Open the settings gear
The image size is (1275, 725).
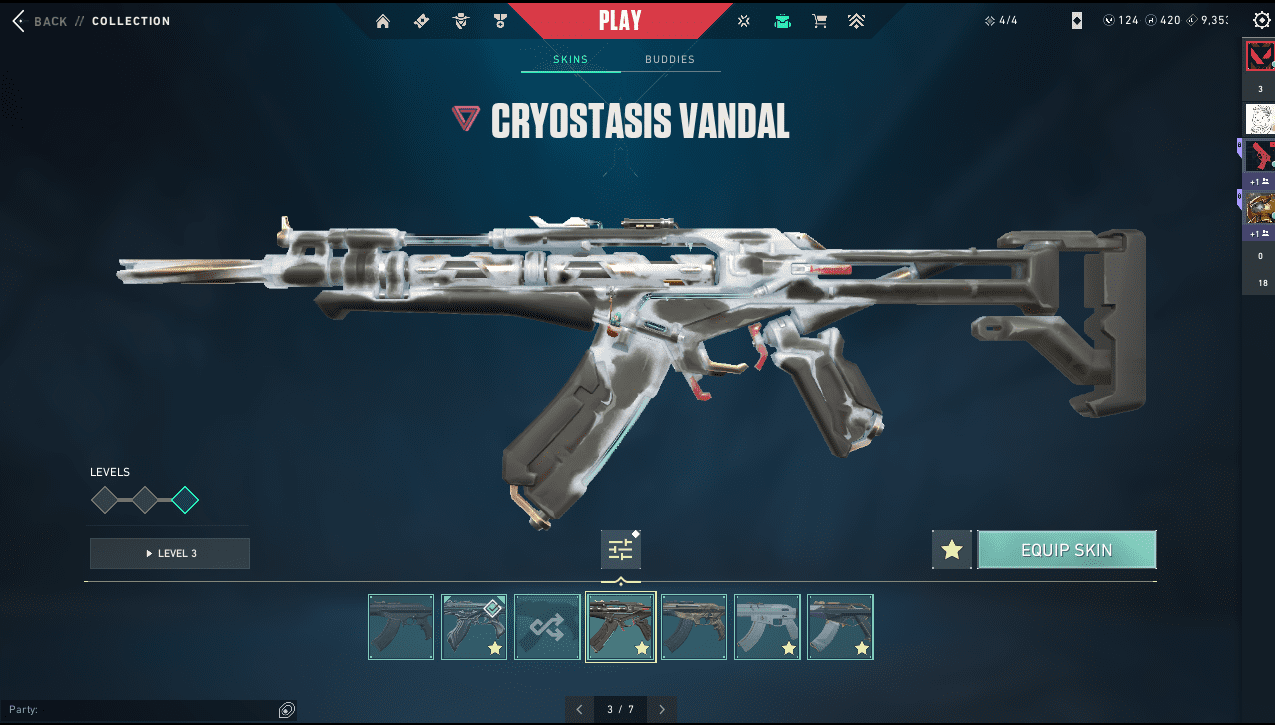1261,20
